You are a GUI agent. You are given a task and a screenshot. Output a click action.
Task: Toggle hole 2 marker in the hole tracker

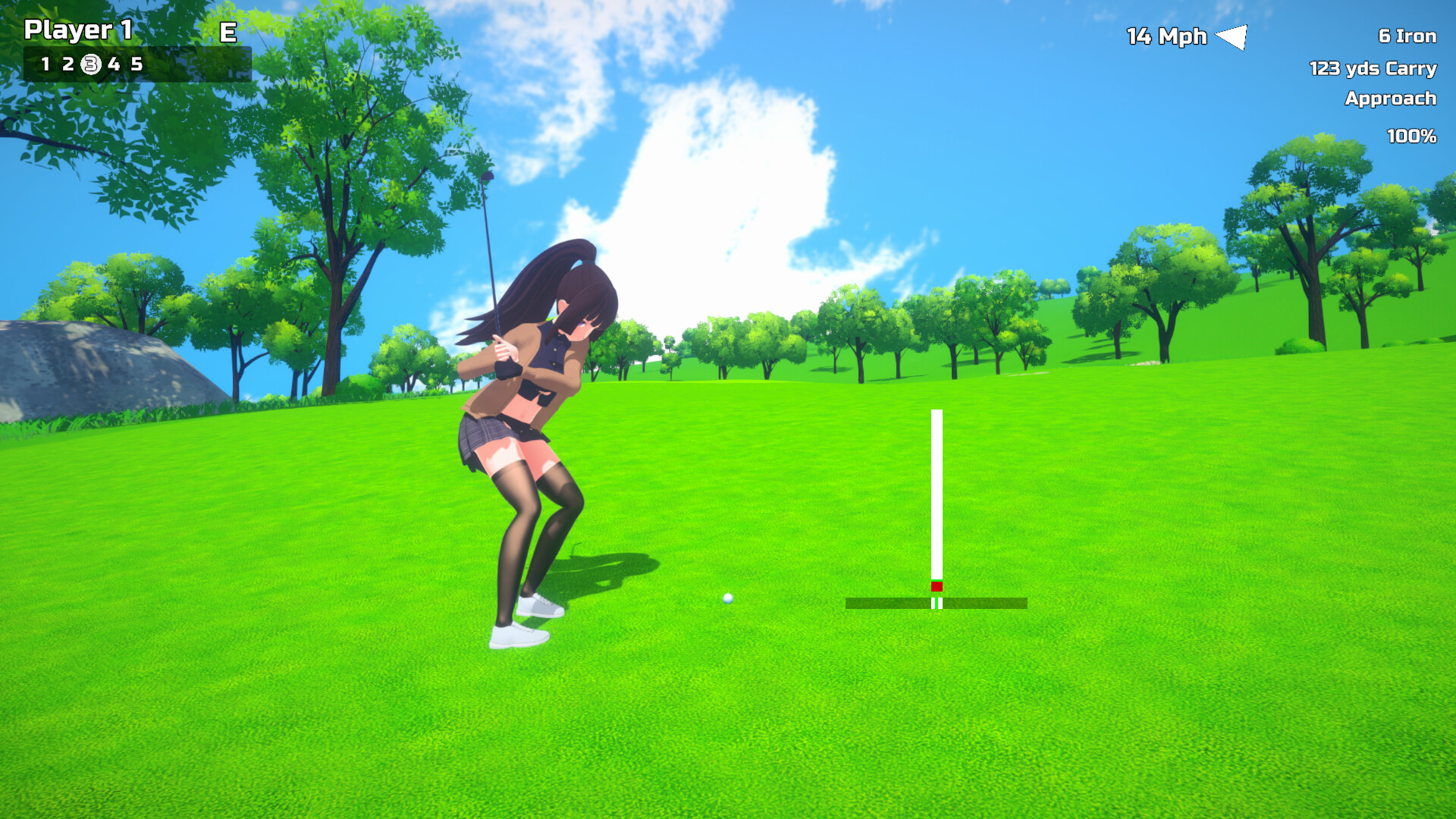tap(69, 64)
